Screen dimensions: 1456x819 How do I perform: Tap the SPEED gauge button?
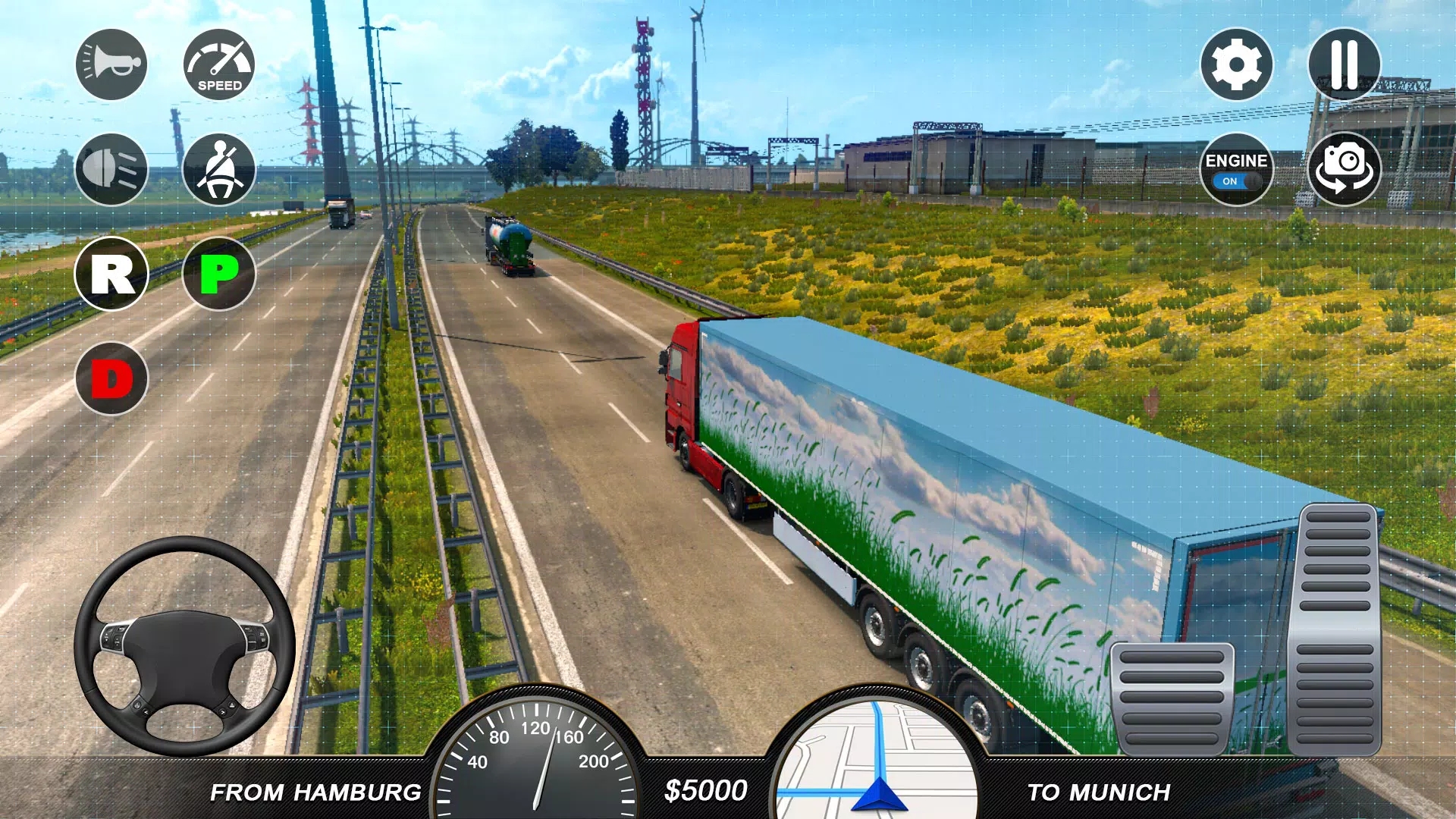219,64
